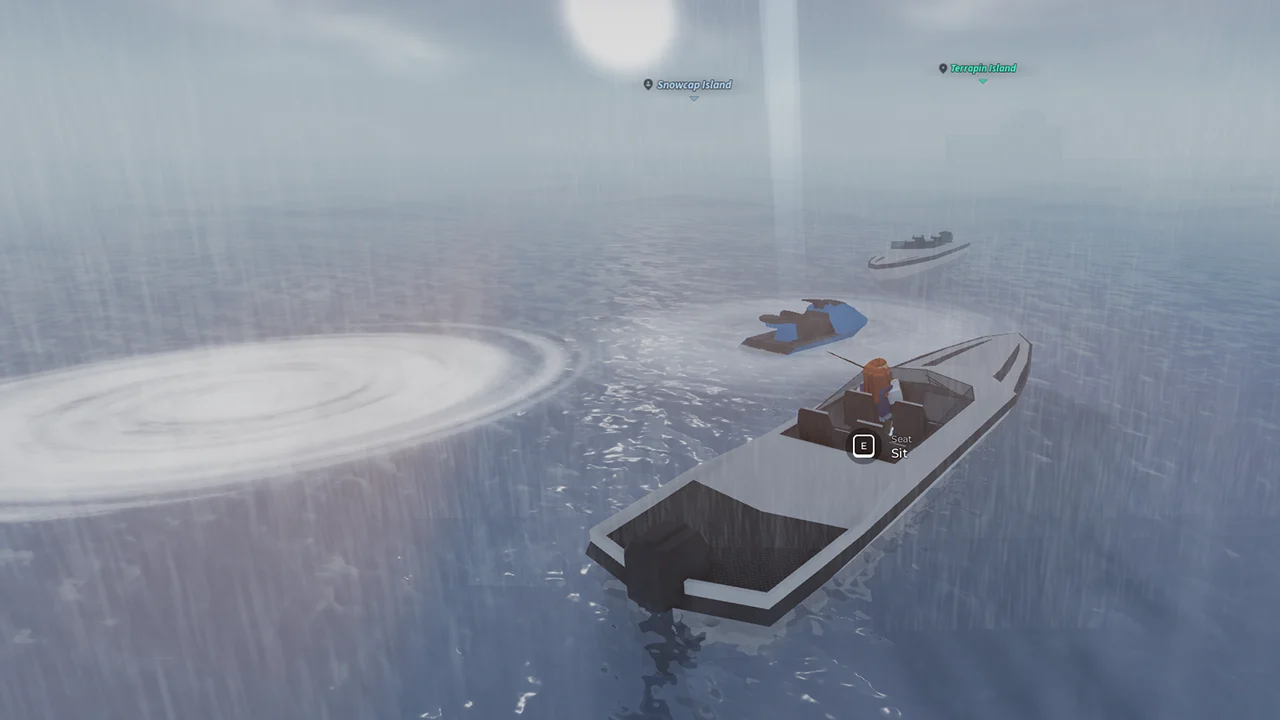Toggle the Snowcap Island marker visibility
Image resolution: width=1280 pixels, height=720 pixels.
647,85
